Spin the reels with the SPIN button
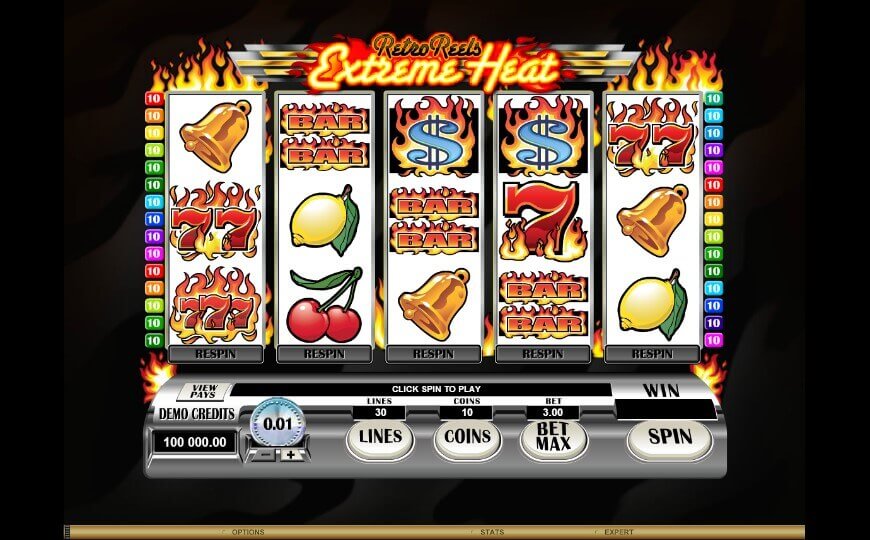The width and height of the screenshot is (870, 540). (669, 437)
